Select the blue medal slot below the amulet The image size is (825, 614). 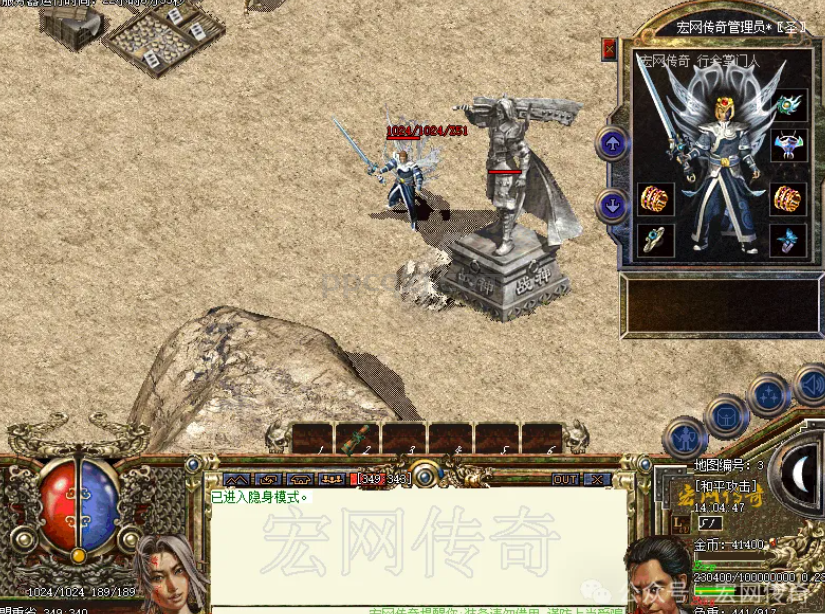(789, 147)
